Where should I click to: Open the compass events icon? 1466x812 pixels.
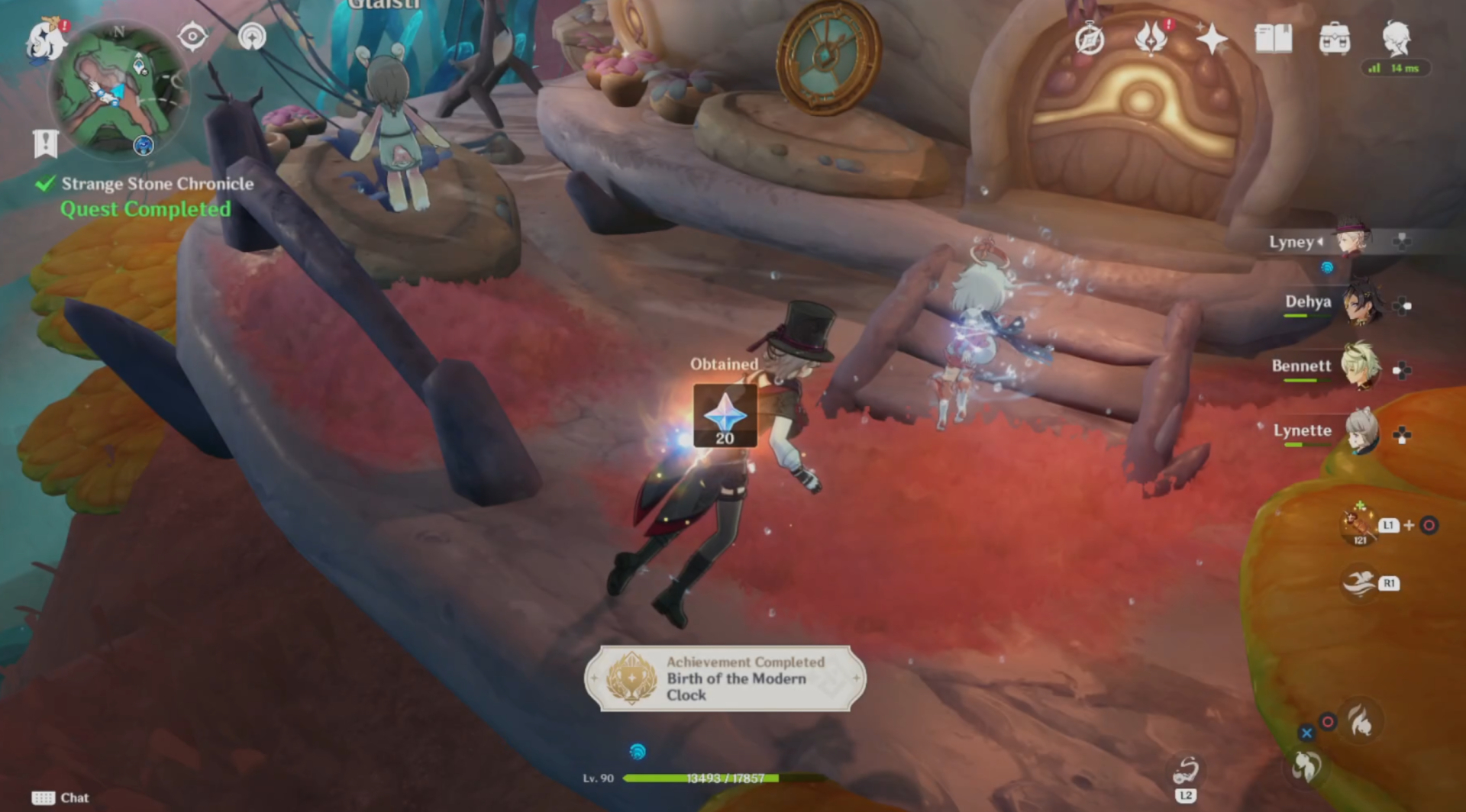pos(1090,39)
